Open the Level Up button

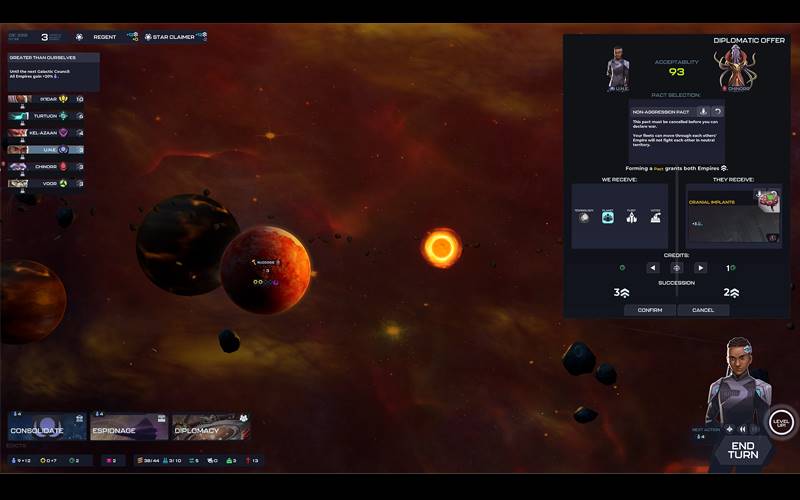[x=781, y=422]
